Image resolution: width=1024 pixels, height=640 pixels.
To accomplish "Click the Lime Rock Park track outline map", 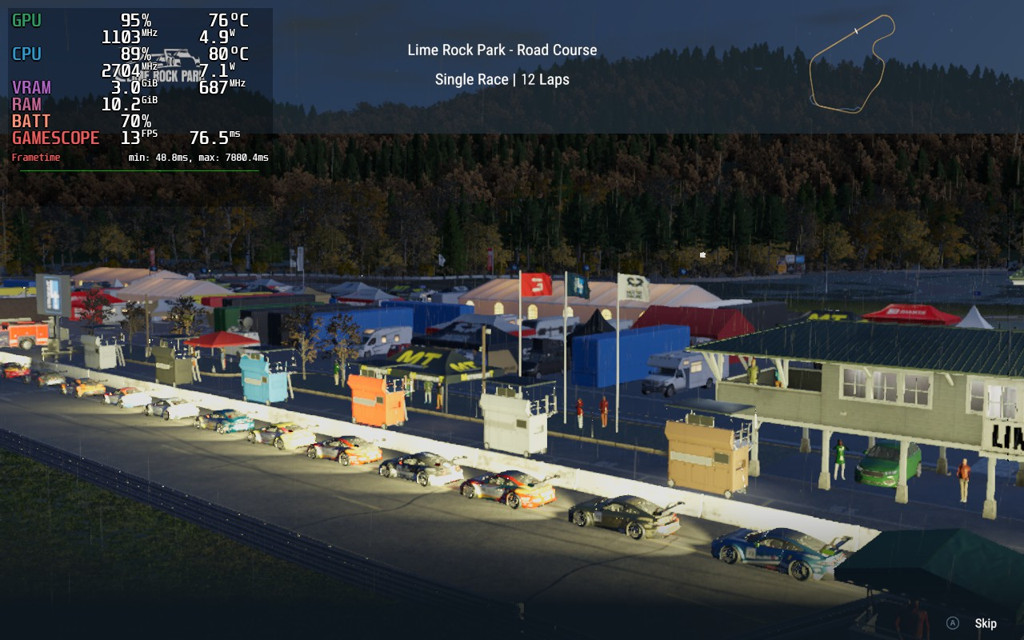I will [x=851, y=63].
